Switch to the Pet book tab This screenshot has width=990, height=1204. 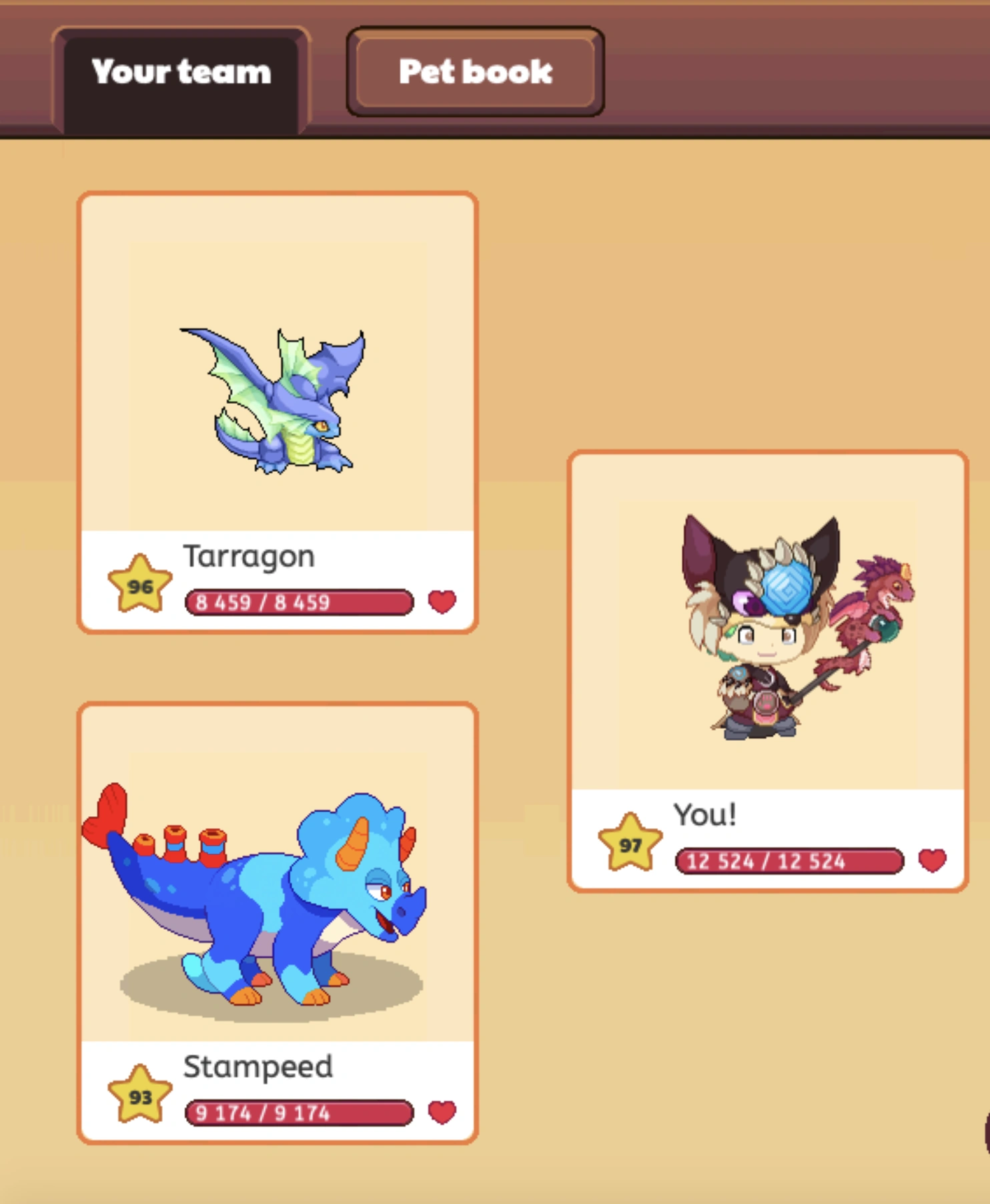point(474,71)
